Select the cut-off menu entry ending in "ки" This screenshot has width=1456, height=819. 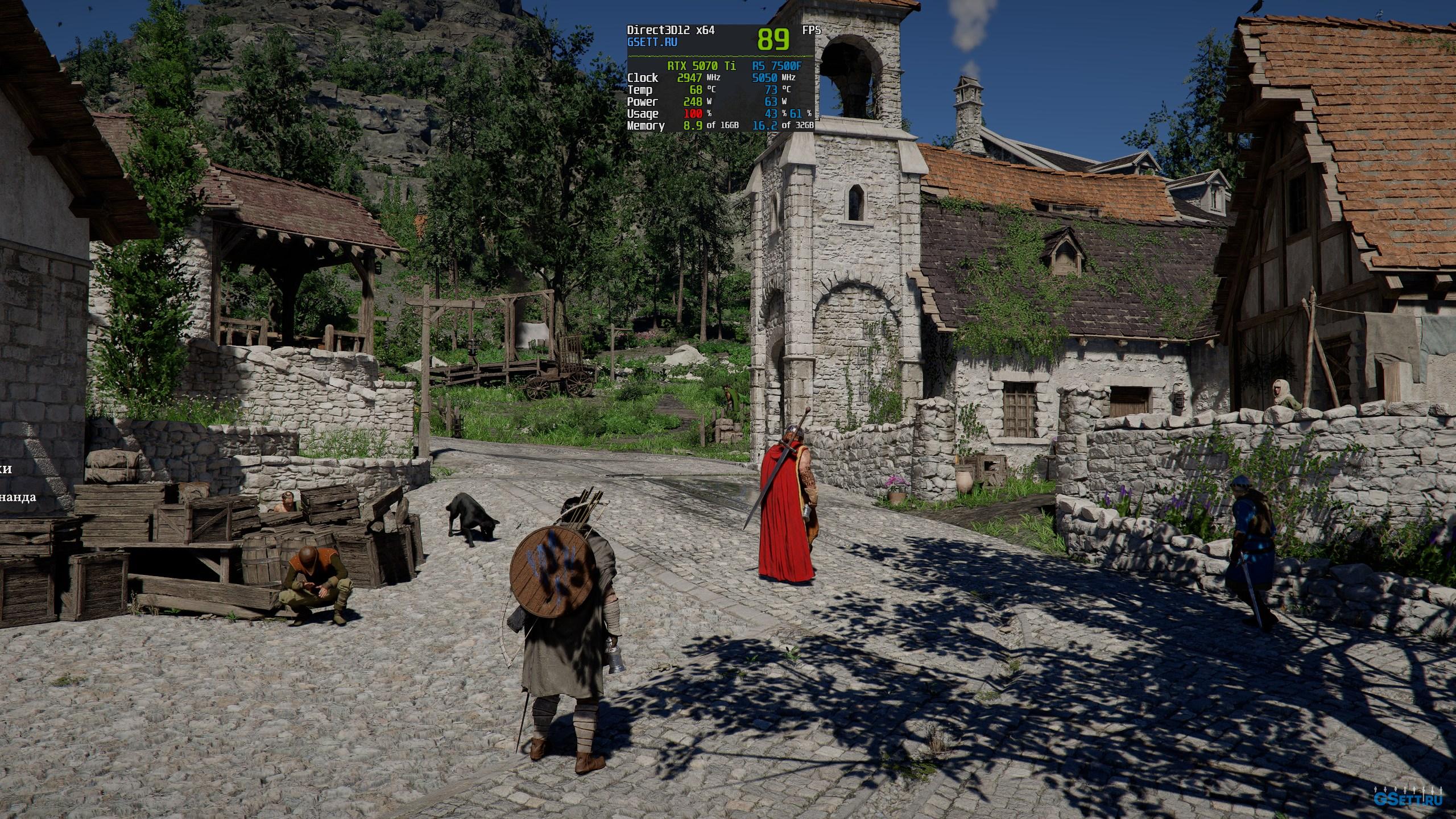click(6, 469)
